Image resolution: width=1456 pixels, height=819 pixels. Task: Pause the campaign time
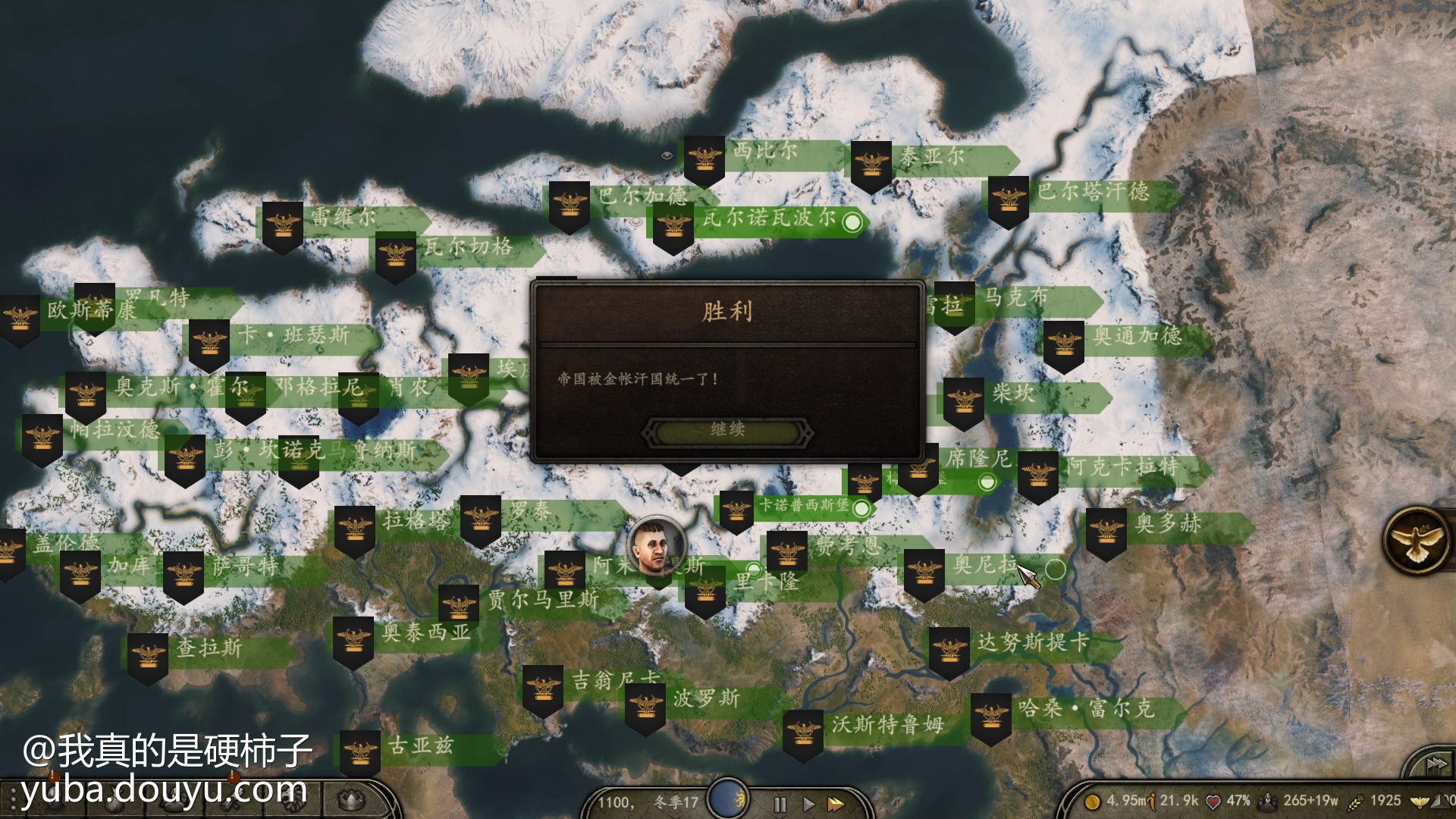click(x=780, y=805)
